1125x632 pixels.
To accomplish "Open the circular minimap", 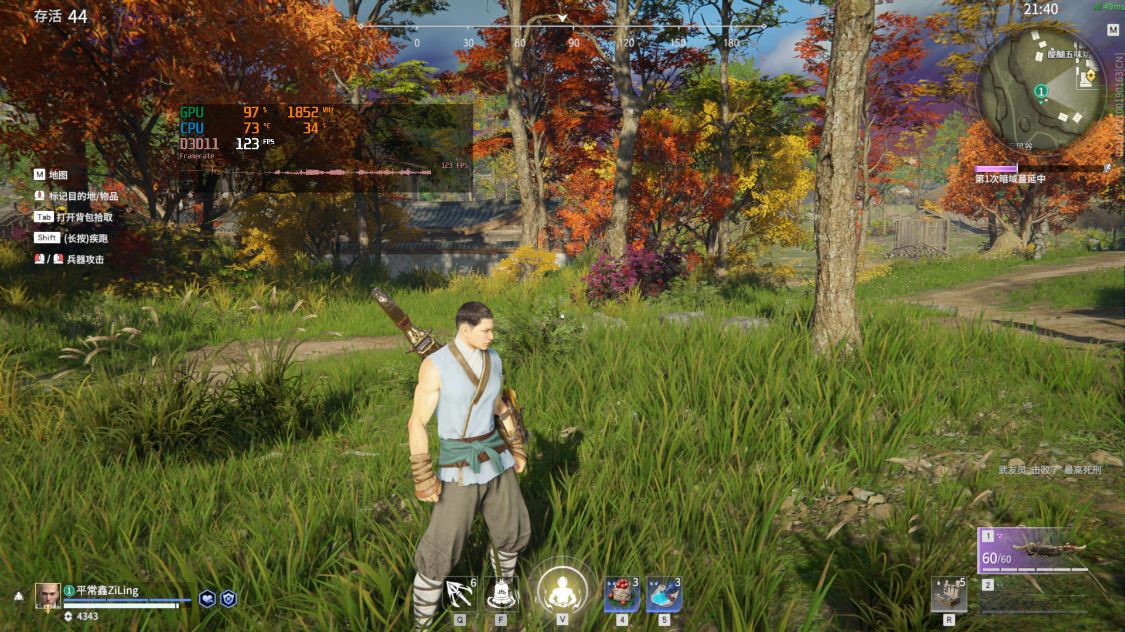I will pos(1040,90).
